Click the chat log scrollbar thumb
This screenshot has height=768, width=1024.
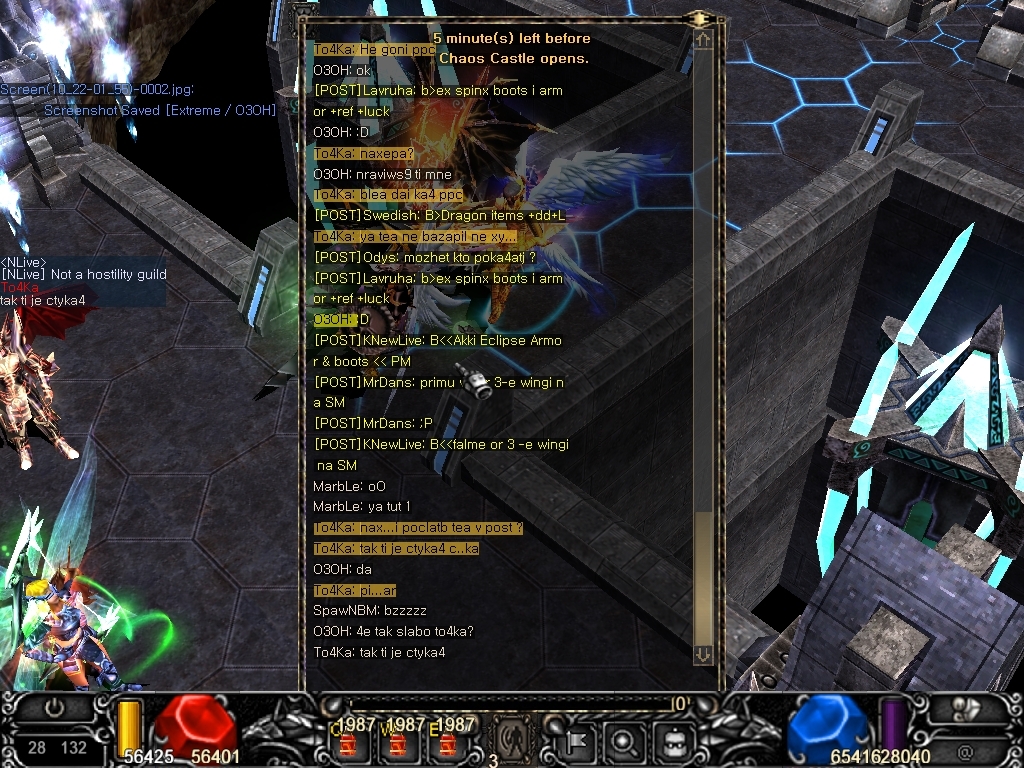(703, 576)
